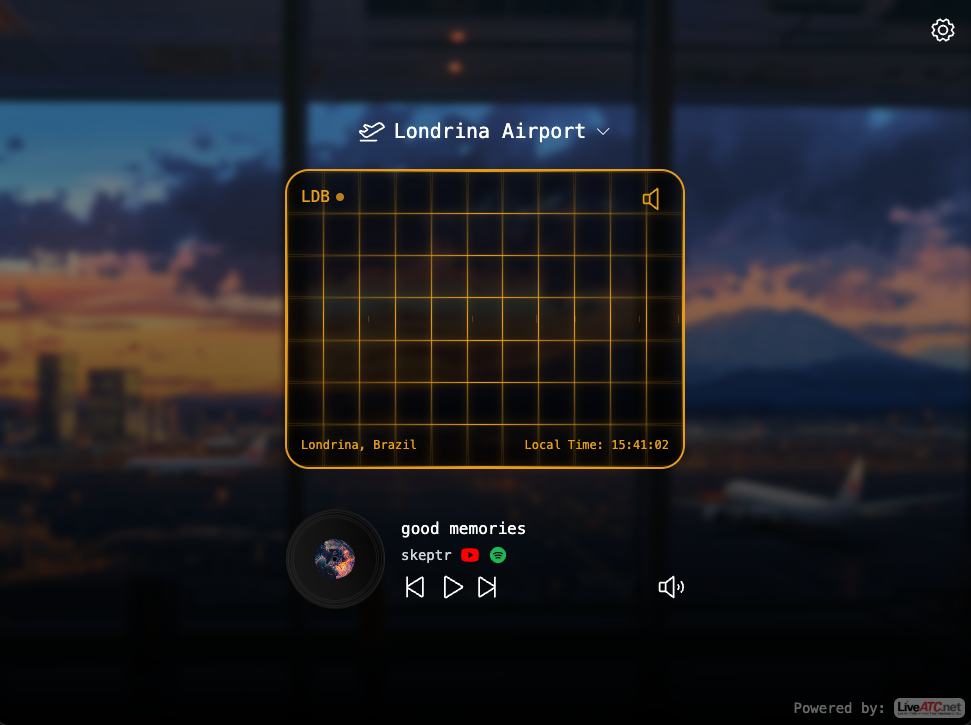Toggle the ATC feed speaker icon
The width and height of the screenshot is (971, 725).
pos(651,199)
